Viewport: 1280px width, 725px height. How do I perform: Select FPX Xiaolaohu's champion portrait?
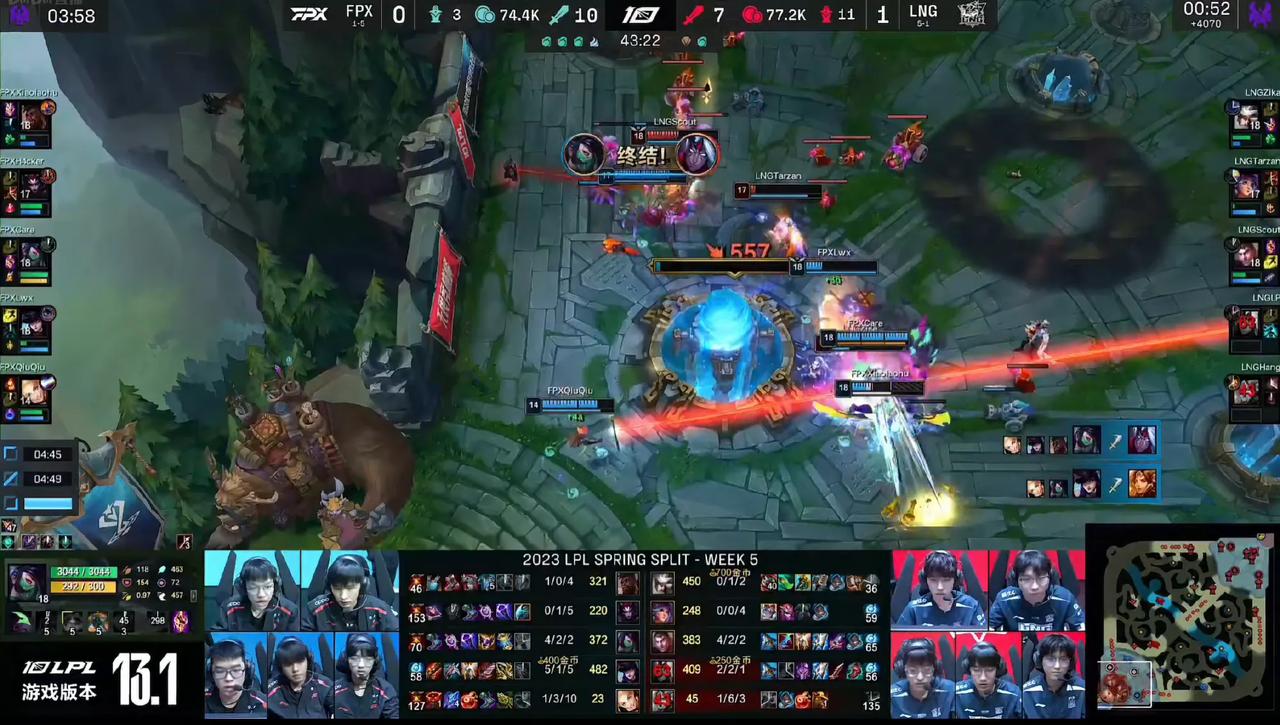click(33, 117)
